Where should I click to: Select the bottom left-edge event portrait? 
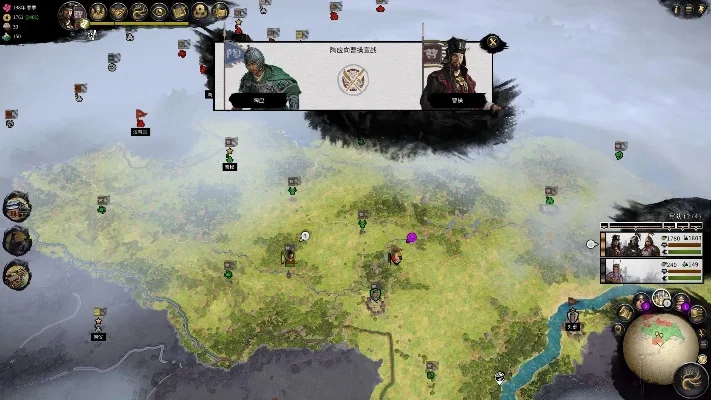click(x=17, y=273)
